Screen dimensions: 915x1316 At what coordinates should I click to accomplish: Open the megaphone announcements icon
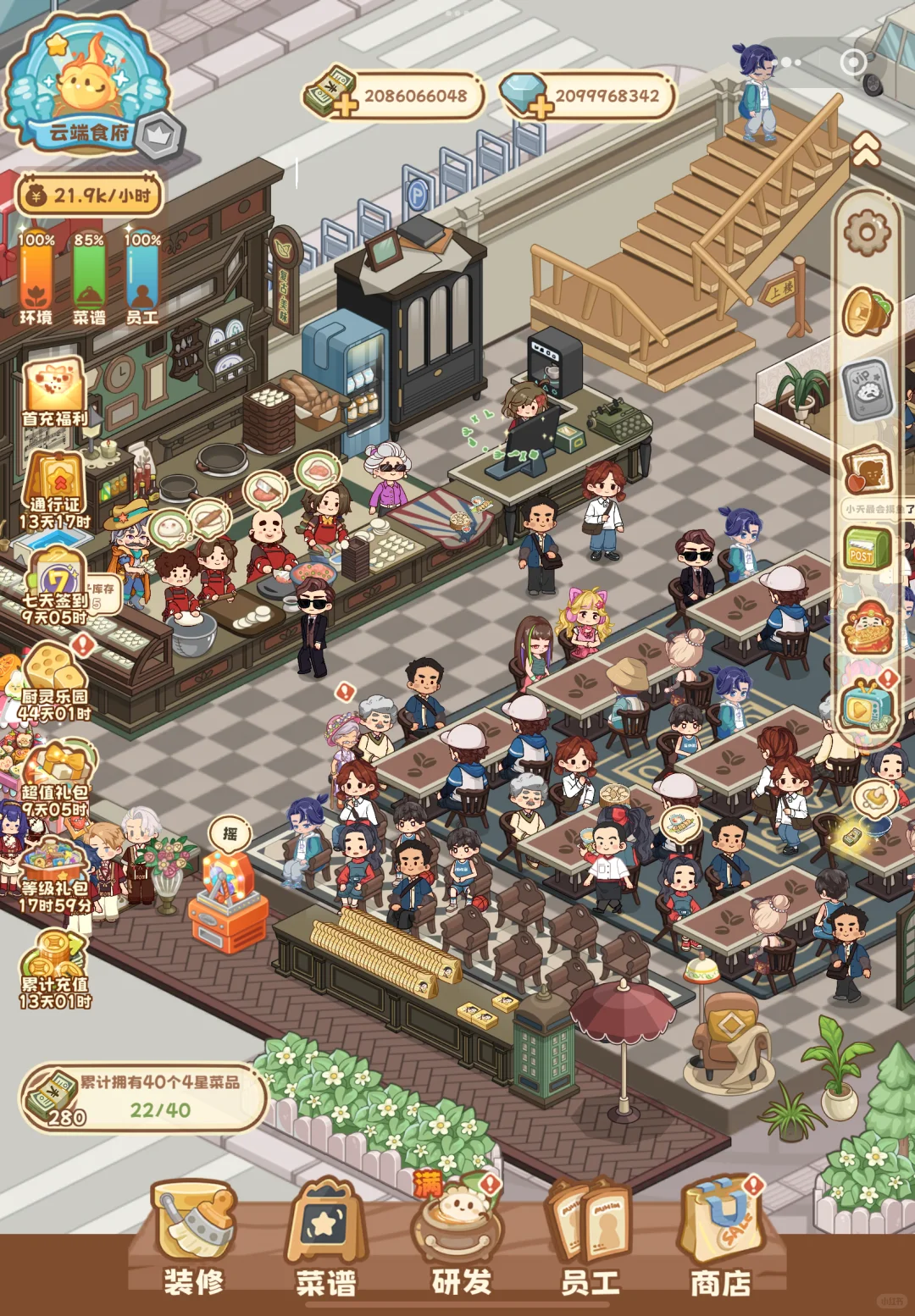click(867, 312)
